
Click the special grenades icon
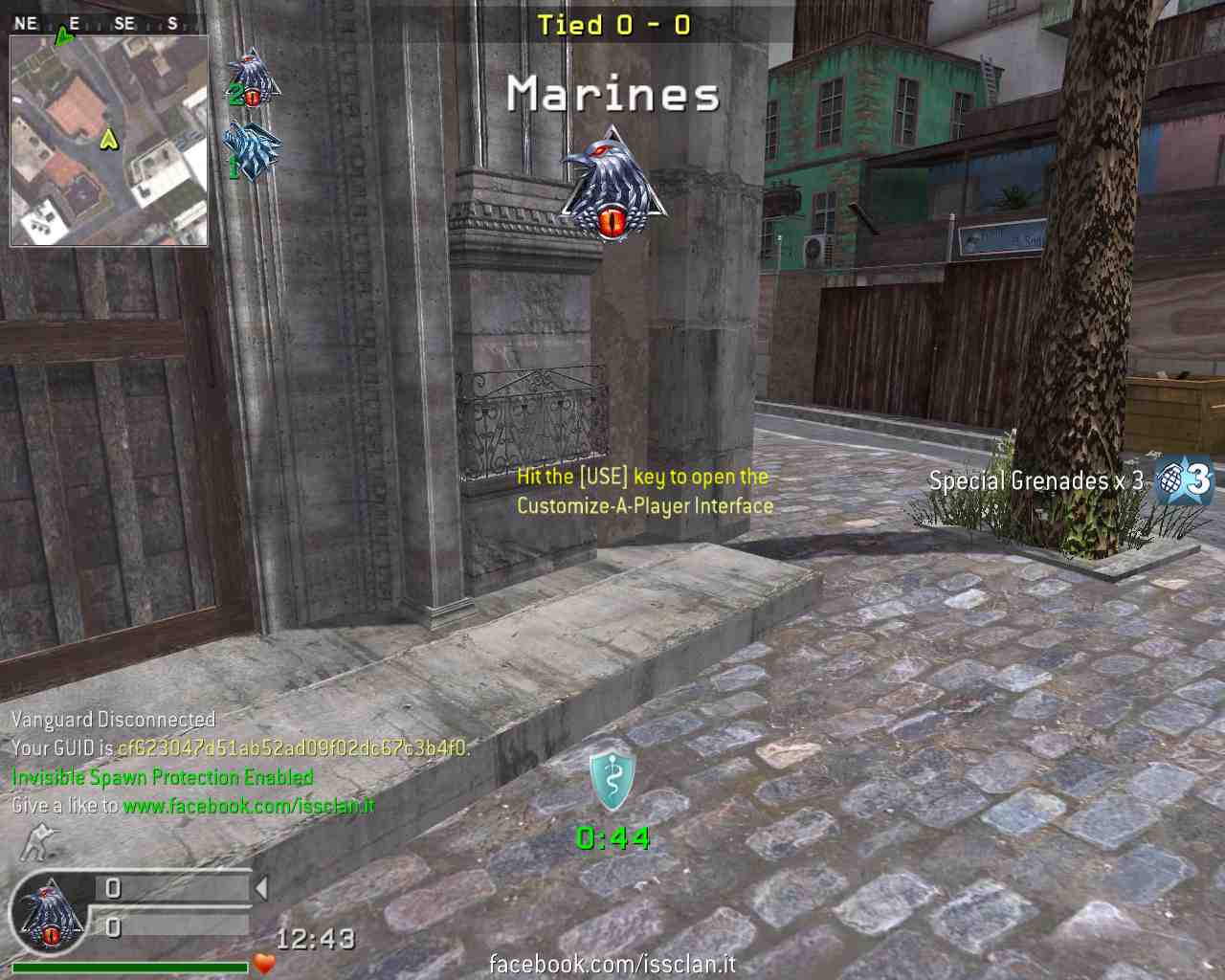(x=1183, y=479)
